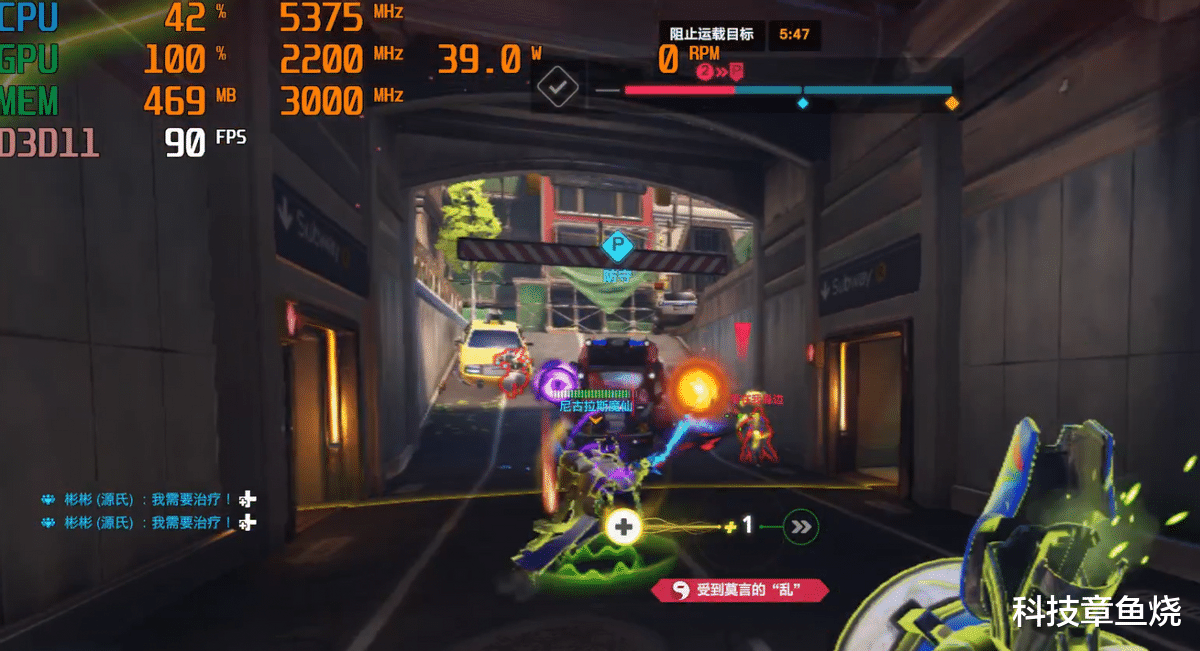
Task: Click the checkmark diamond objective icon
Action: 557,87
